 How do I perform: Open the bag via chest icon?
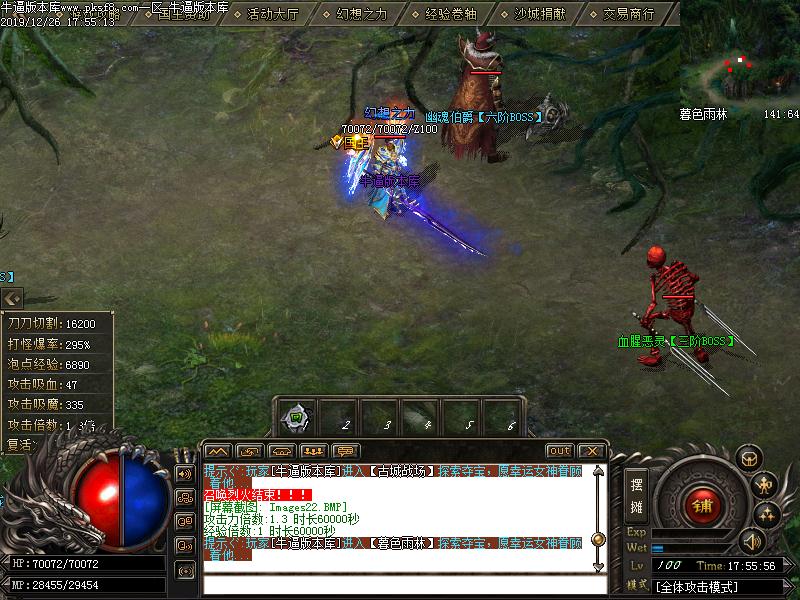click(x=748, y=459)
